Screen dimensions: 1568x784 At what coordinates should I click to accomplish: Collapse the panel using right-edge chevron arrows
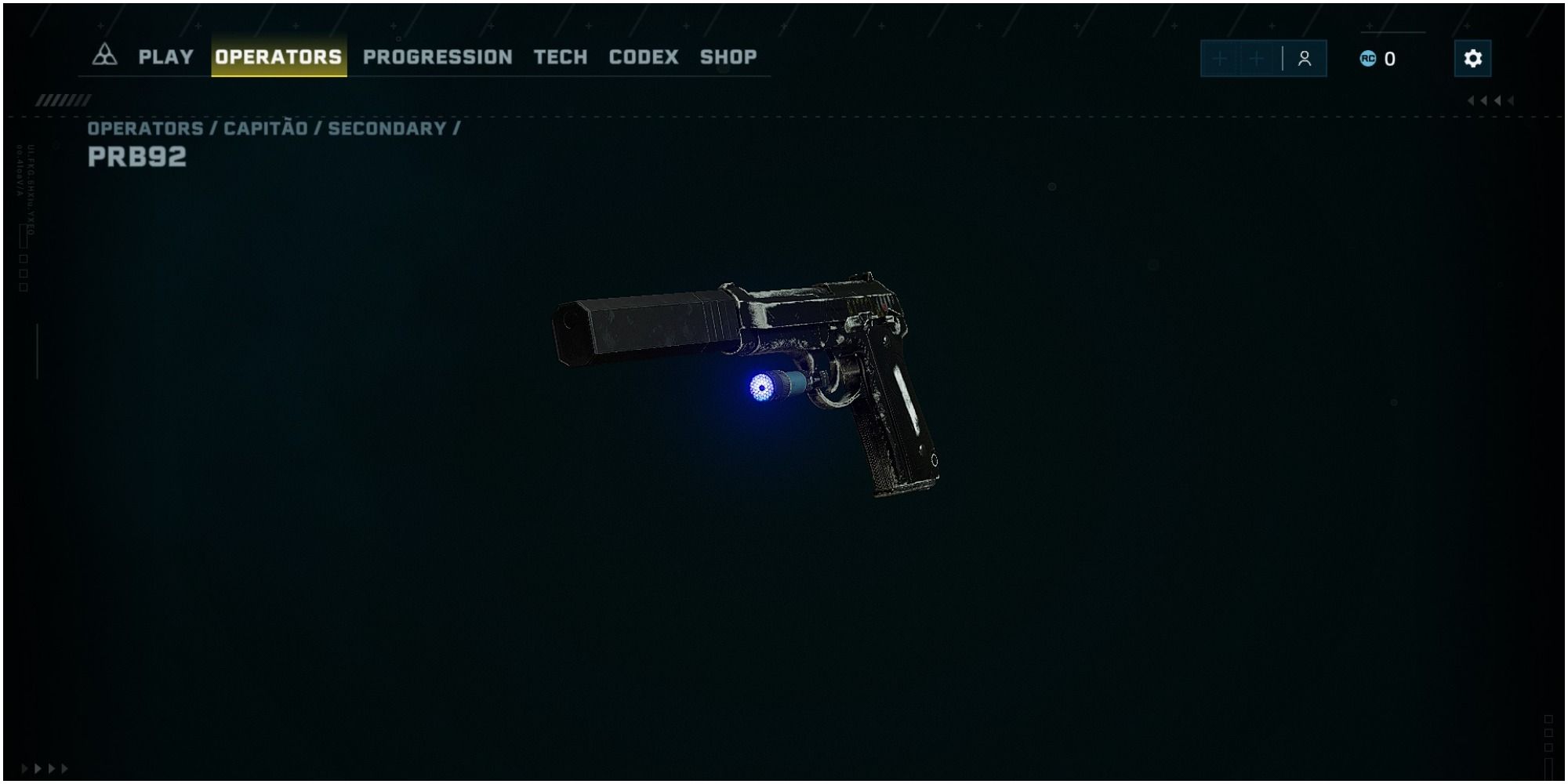point(1488,100)
